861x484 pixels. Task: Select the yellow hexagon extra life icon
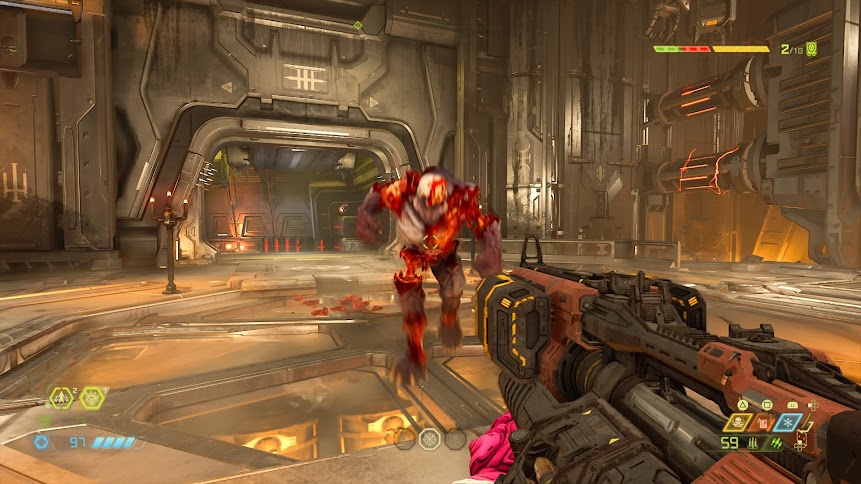60,398
